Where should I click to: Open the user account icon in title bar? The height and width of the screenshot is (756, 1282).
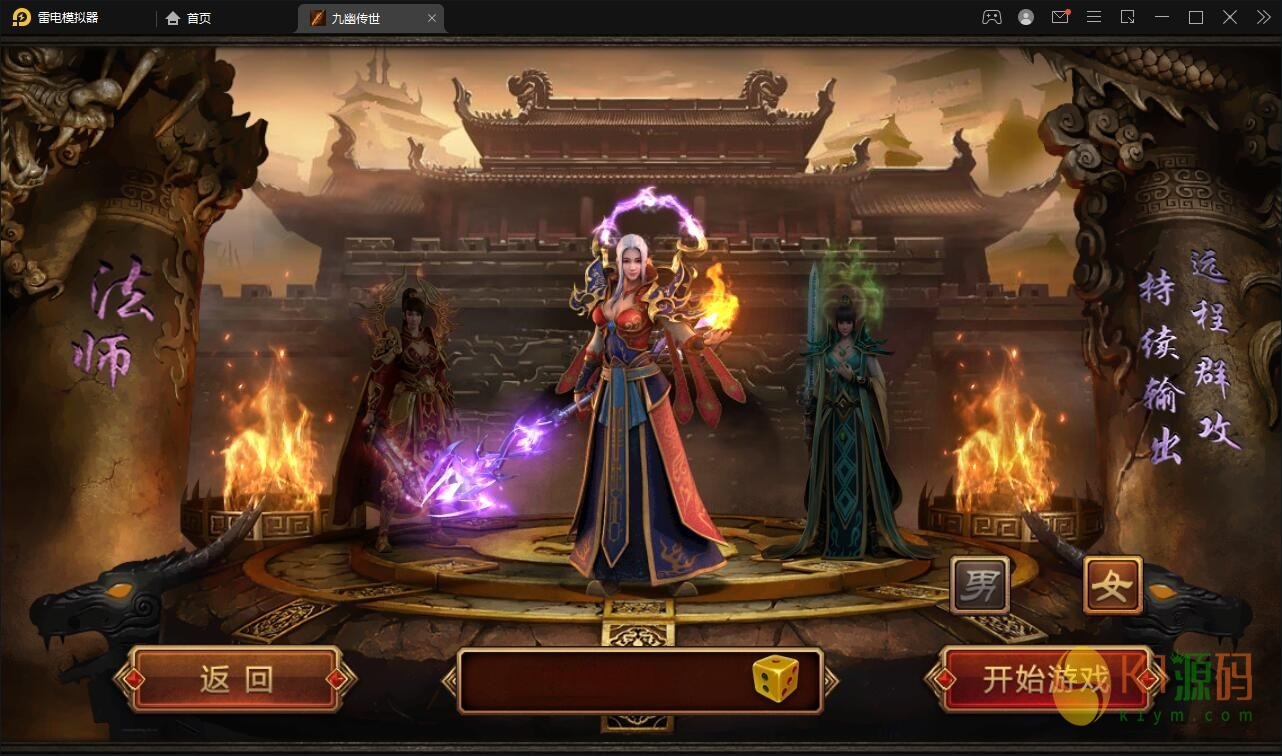1026,17
